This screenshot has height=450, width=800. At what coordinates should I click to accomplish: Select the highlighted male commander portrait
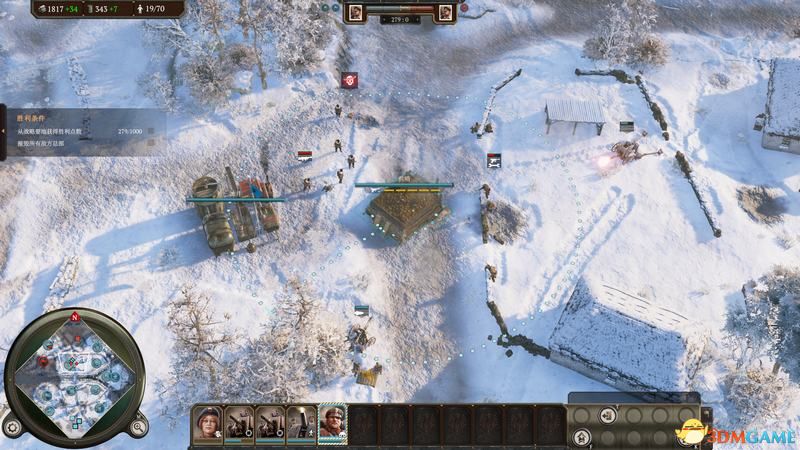click(332, 424)
